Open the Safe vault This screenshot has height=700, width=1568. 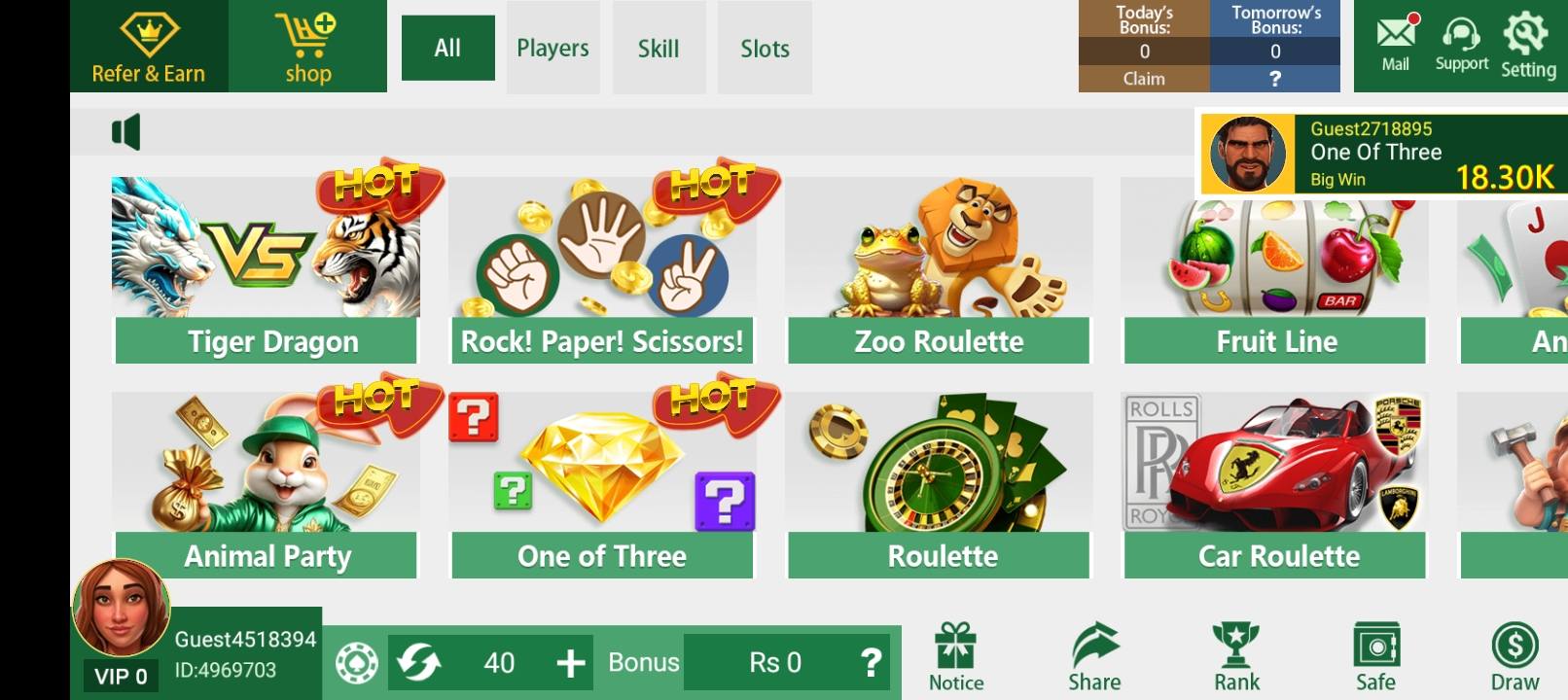1375,645
